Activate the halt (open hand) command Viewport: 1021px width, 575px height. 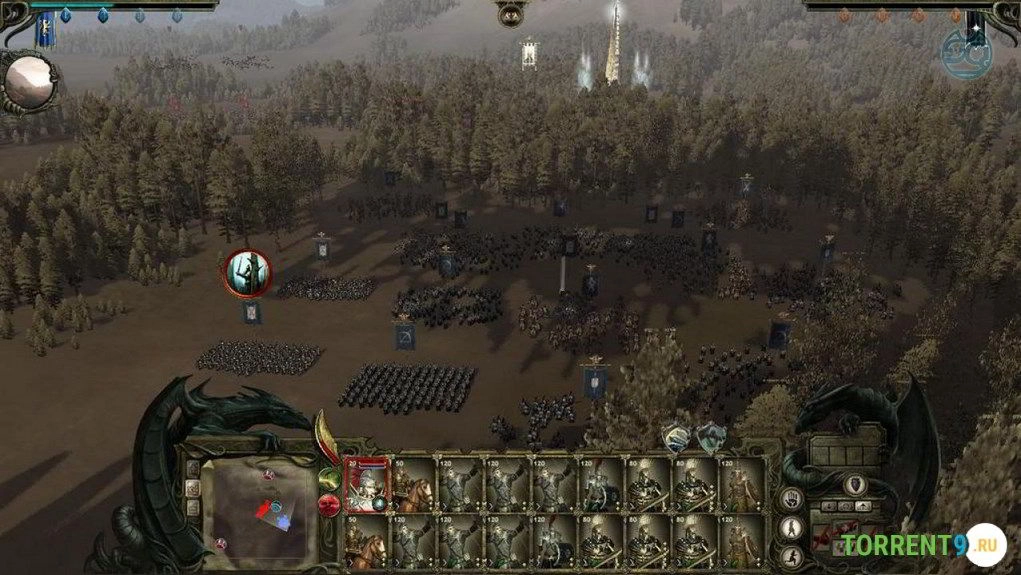[x=792, y=499]
